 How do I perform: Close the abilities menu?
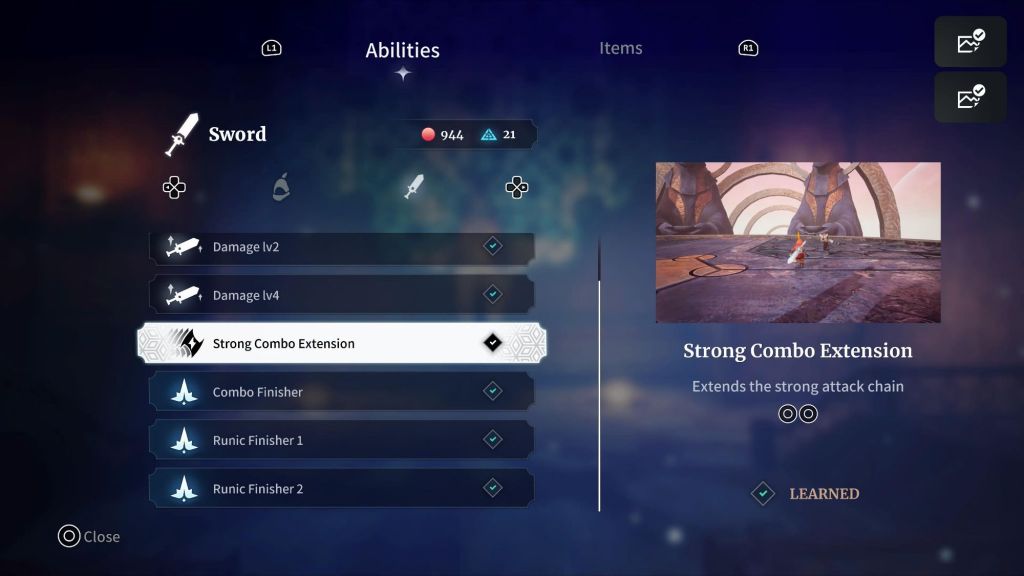(x=89, y=537)
